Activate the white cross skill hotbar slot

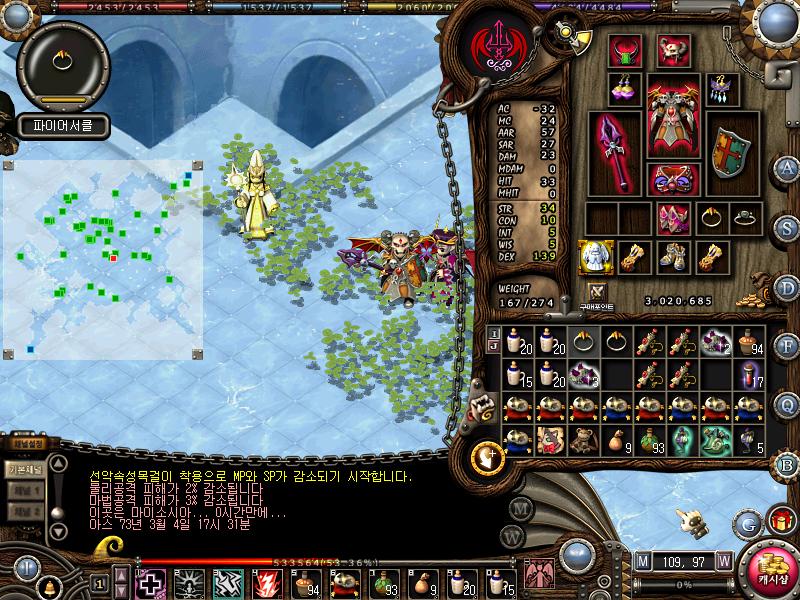[x=150, y=582]
